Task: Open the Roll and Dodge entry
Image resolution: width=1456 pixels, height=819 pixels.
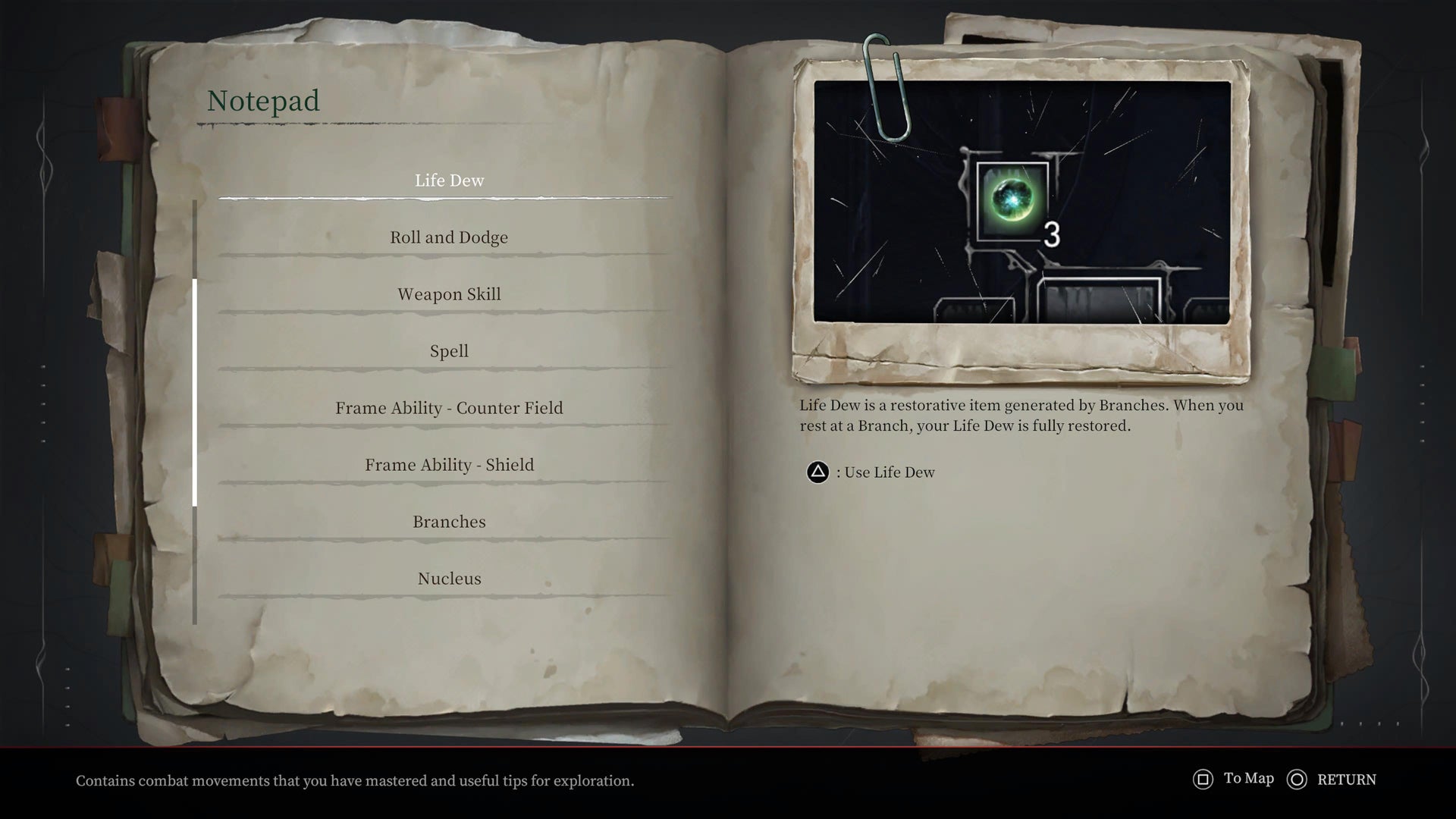Action: point(449,237)
